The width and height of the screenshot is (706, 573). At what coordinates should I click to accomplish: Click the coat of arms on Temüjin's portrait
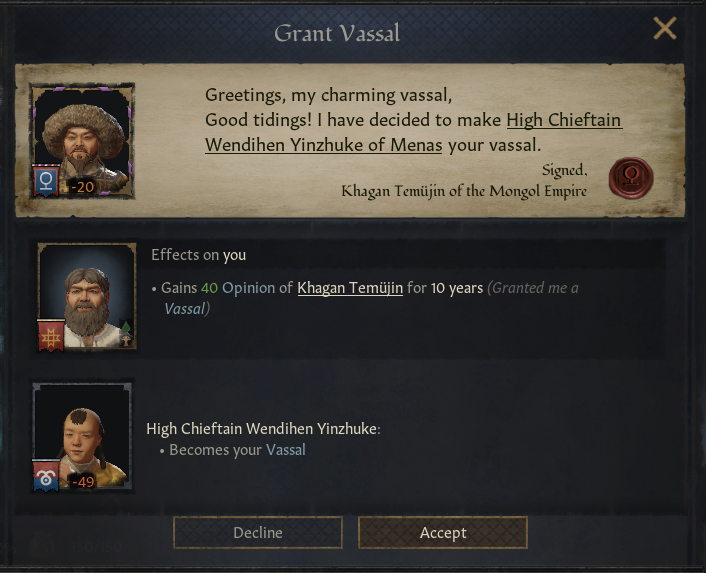coord(46,180)
